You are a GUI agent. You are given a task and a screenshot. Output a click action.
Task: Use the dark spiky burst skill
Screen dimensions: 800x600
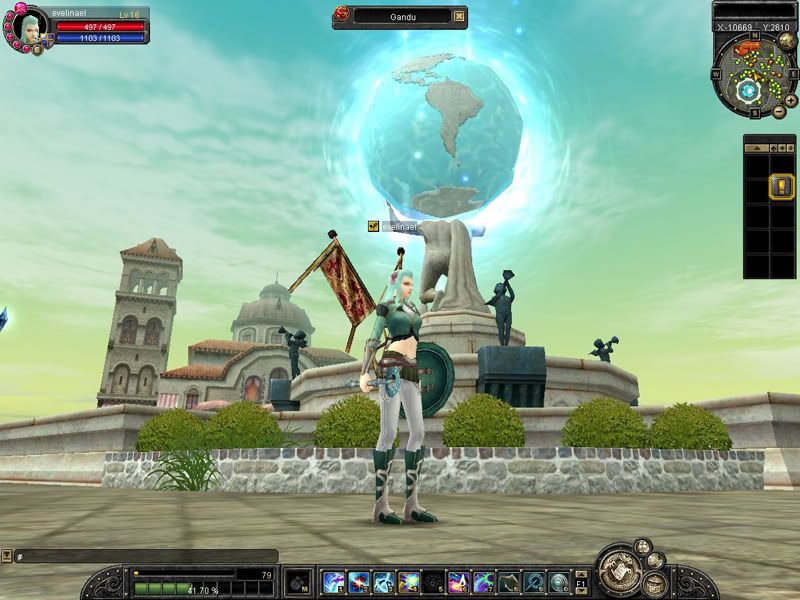point(434,581)
